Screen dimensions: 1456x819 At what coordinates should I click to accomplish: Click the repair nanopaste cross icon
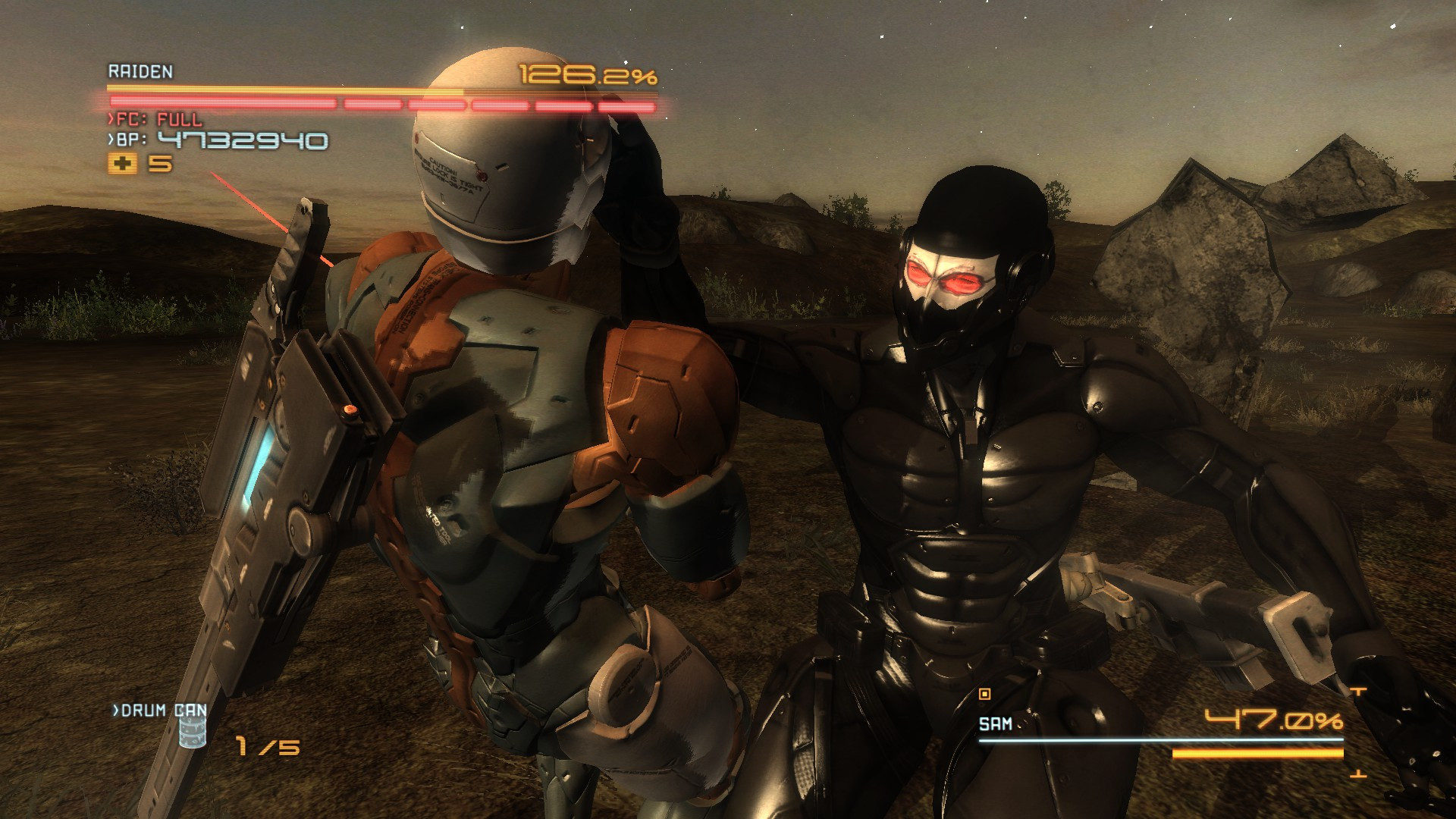tap(124, 162)
